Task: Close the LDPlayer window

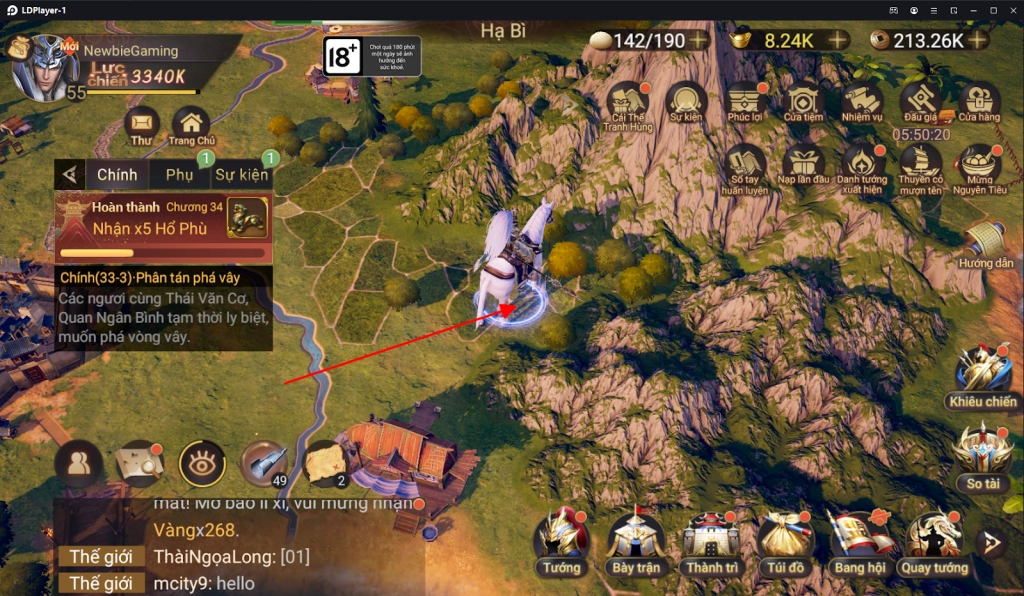Action: click(1011, 9)
